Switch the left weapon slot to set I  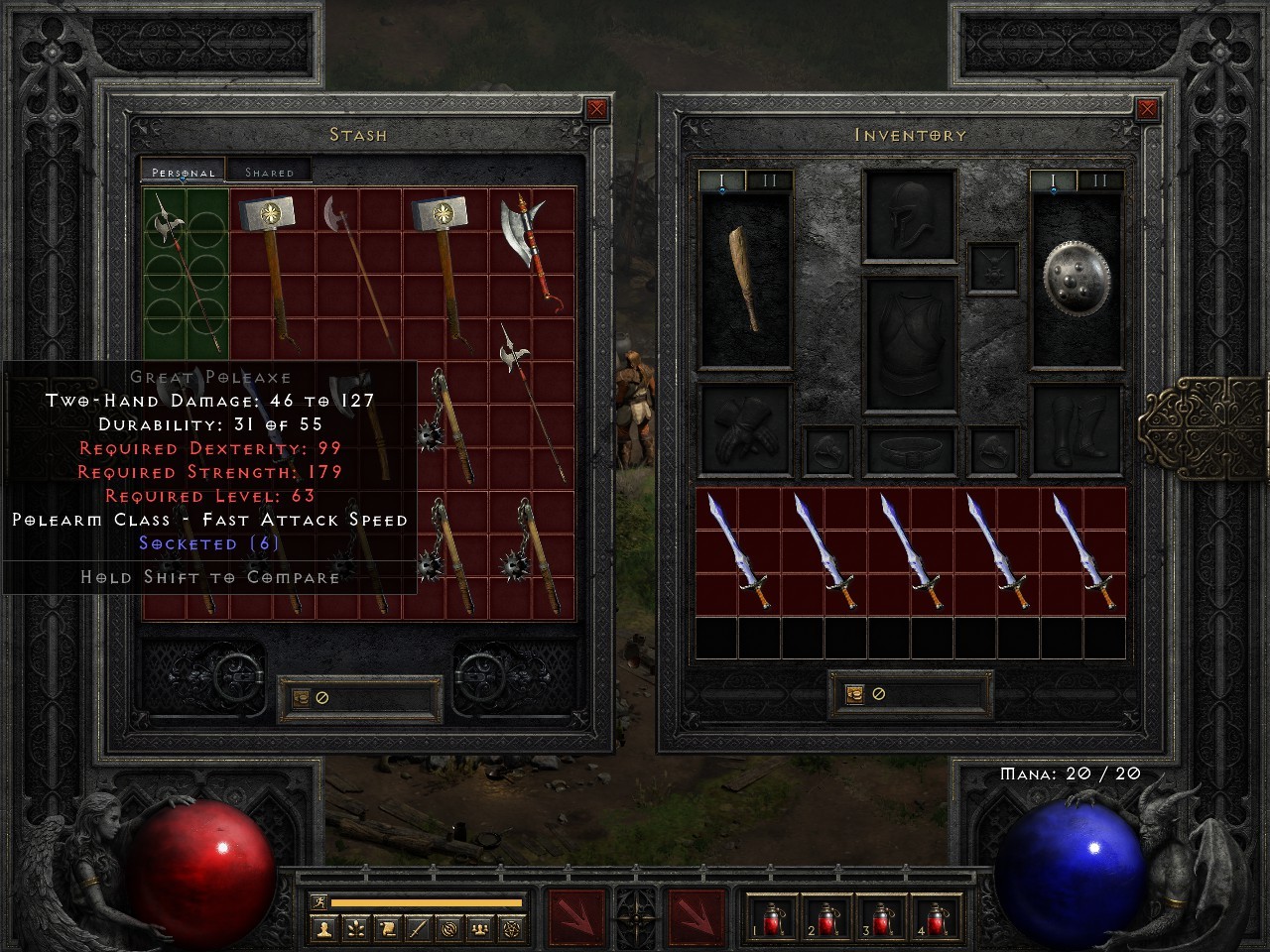click(721, 179)
